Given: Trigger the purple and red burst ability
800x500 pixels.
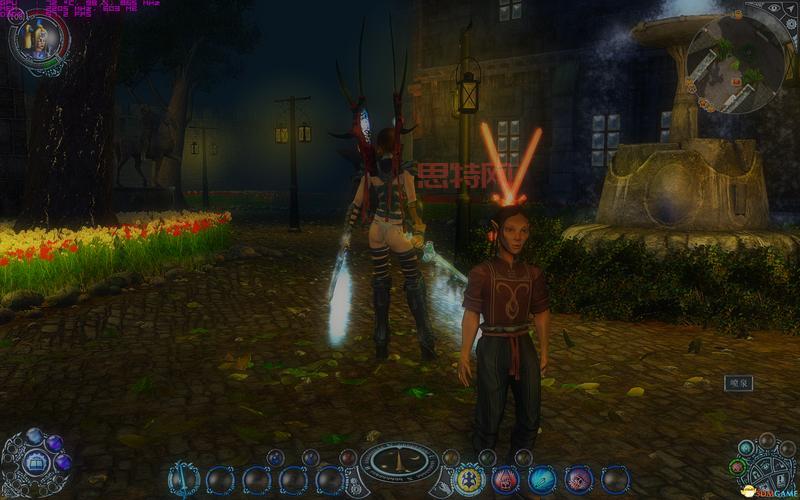Looking at the screenshot, I should (x=579, y=479).
